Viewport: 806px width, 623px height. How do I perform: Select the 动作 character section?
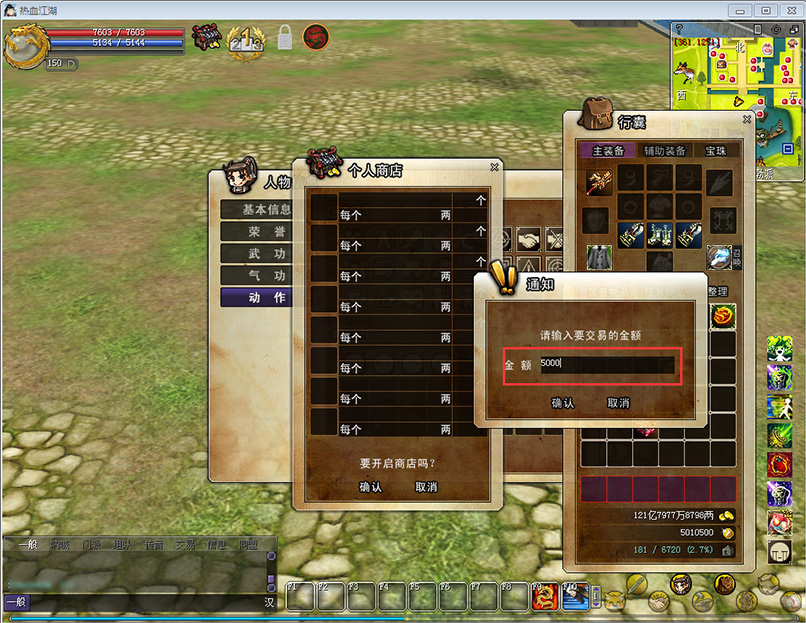(x=256, y=297)
